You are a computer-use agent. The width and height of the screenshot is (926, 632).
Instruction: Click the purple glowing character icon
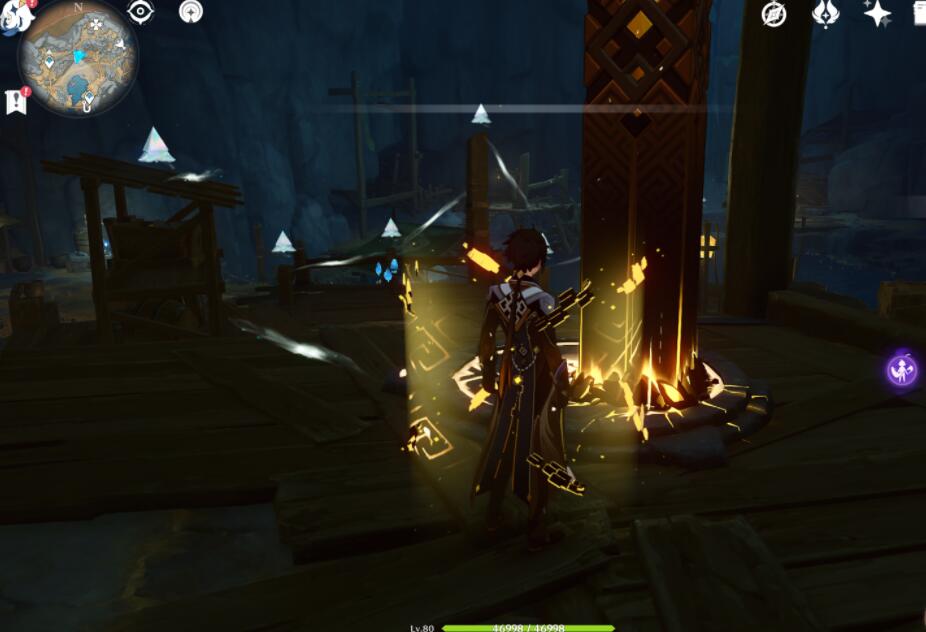[903, 370]
